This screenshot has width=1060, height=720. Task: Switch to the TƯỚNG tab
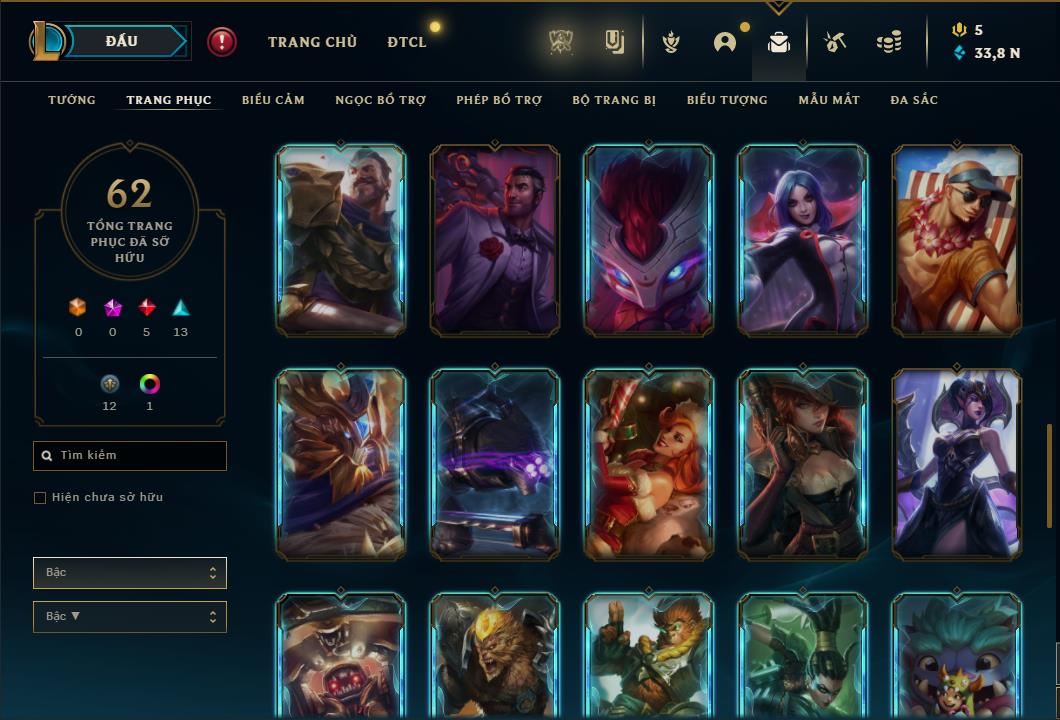point(72,100)
